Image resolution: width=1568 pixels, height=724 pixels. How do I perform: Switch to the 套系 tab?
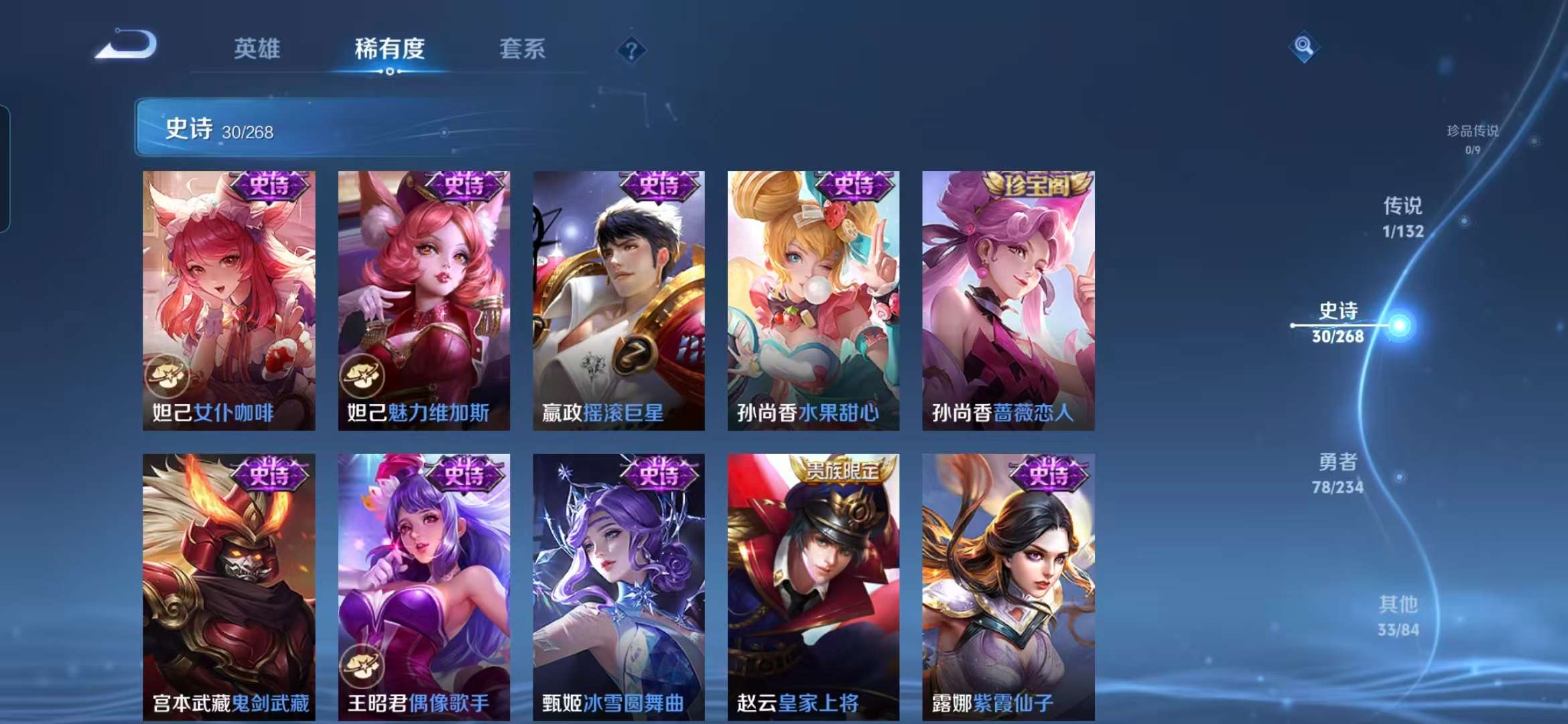(x=522, y=48)
